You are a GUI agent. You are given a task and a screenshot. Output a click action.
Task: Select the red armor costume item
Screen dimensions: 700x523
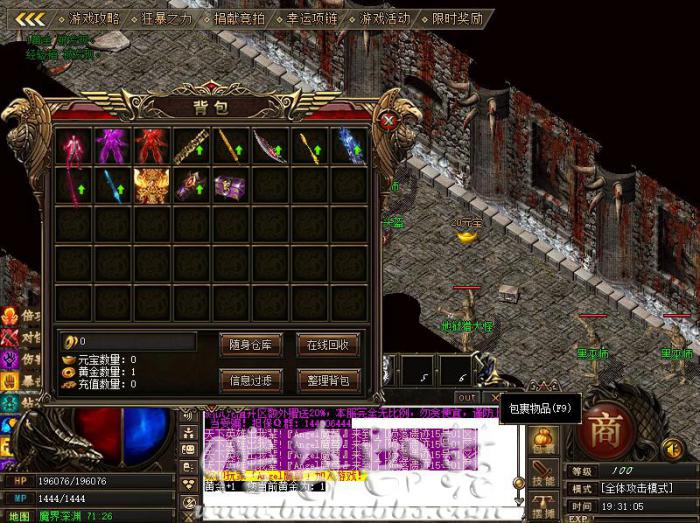[151, 146]
